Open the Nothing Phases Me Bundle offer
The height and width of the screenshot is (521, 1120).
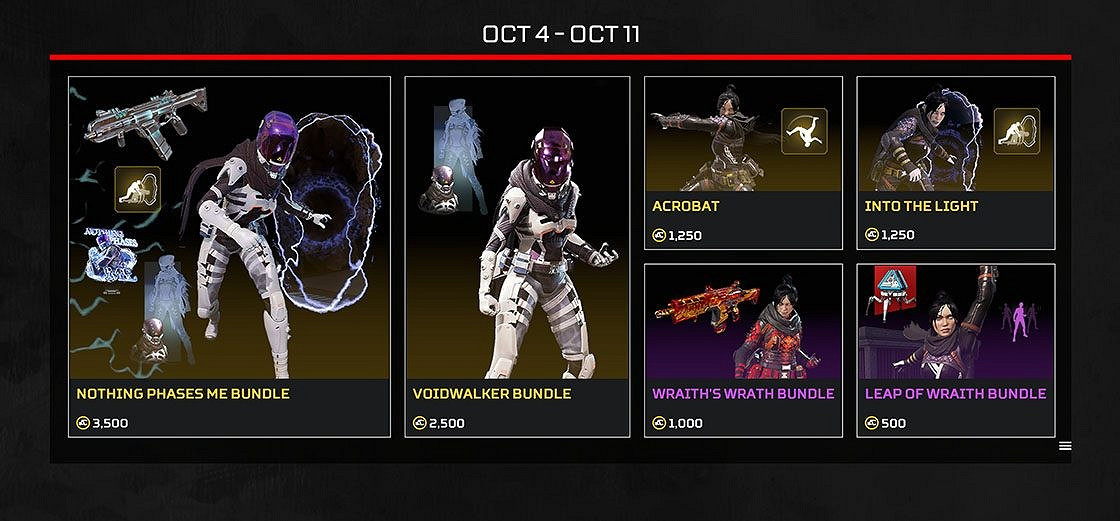pyautogui.click(x=229, y=257)
